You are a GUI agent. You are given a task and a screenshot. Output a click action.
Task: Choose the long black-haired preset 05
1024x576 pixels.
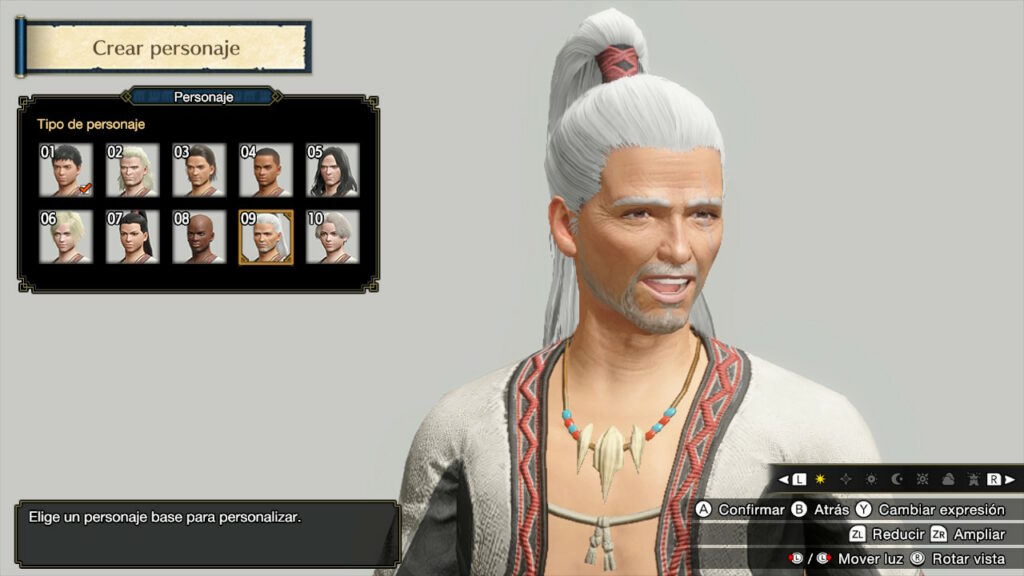332,170
